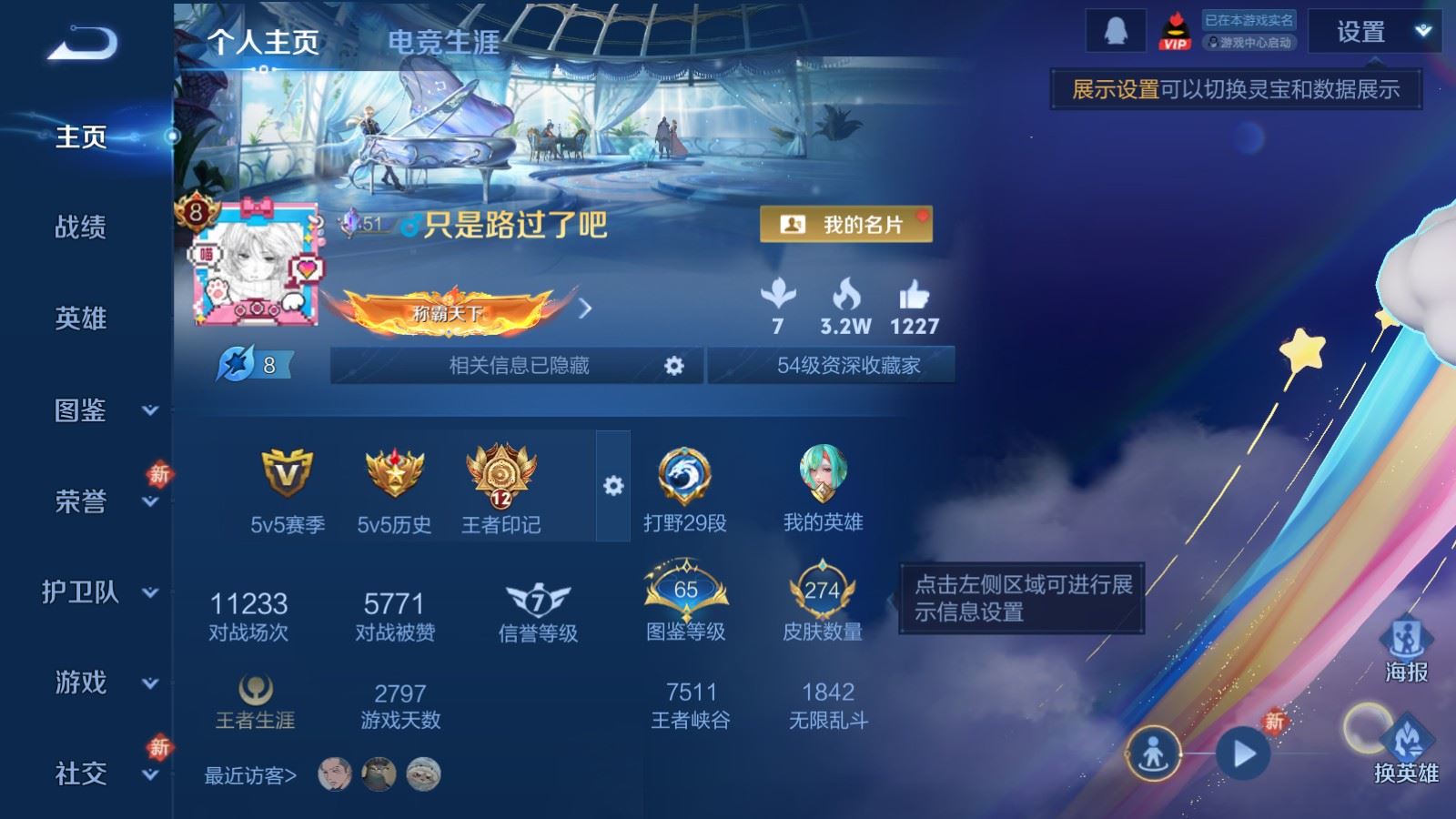
Task: Open the 5v5赛季 season badge icon
Action: [x=284, y=473]
